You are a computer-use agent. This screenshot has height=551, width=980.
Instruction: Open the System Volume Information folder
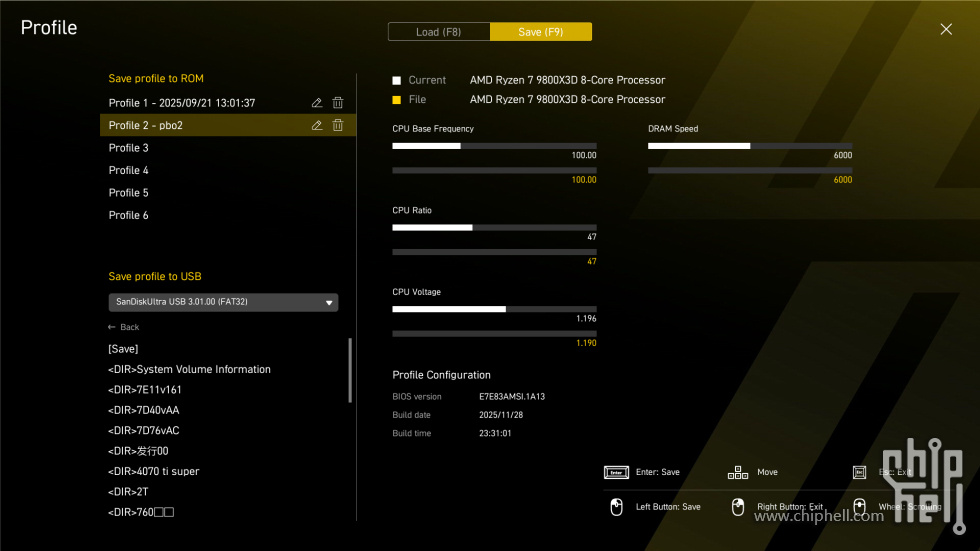coord(189,369)
